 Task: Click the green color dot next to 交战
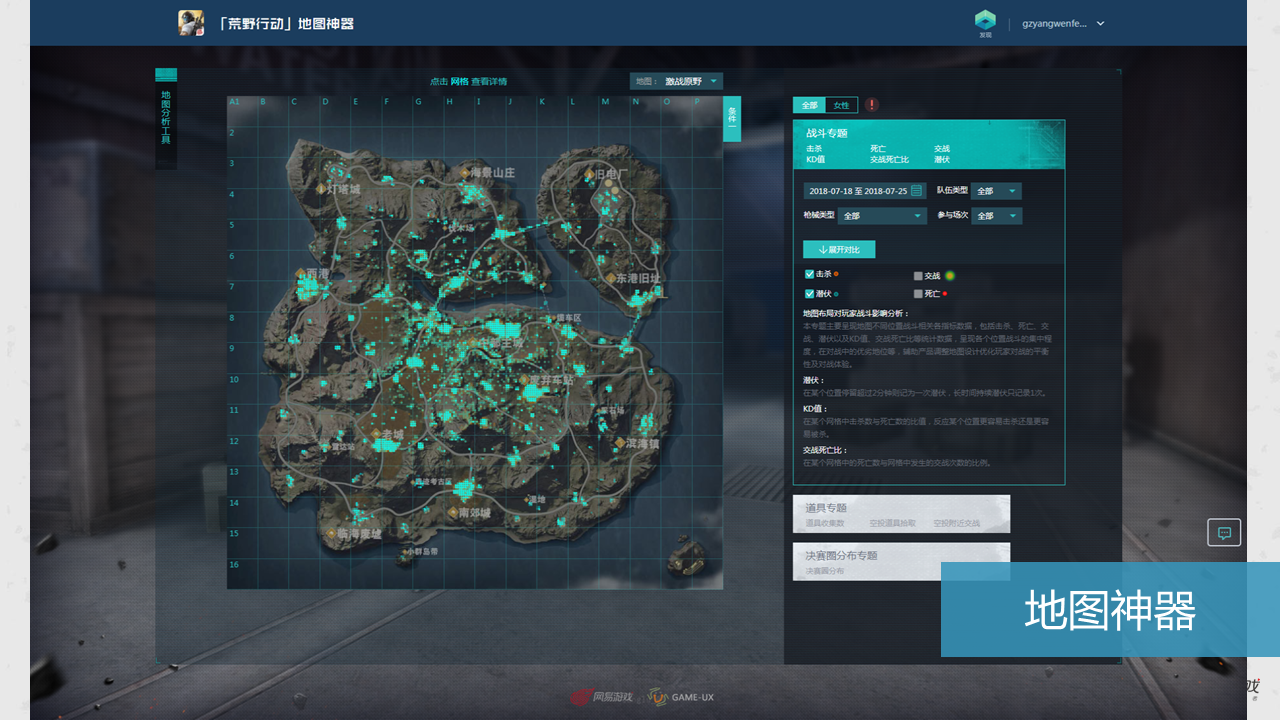pos(950,276)
